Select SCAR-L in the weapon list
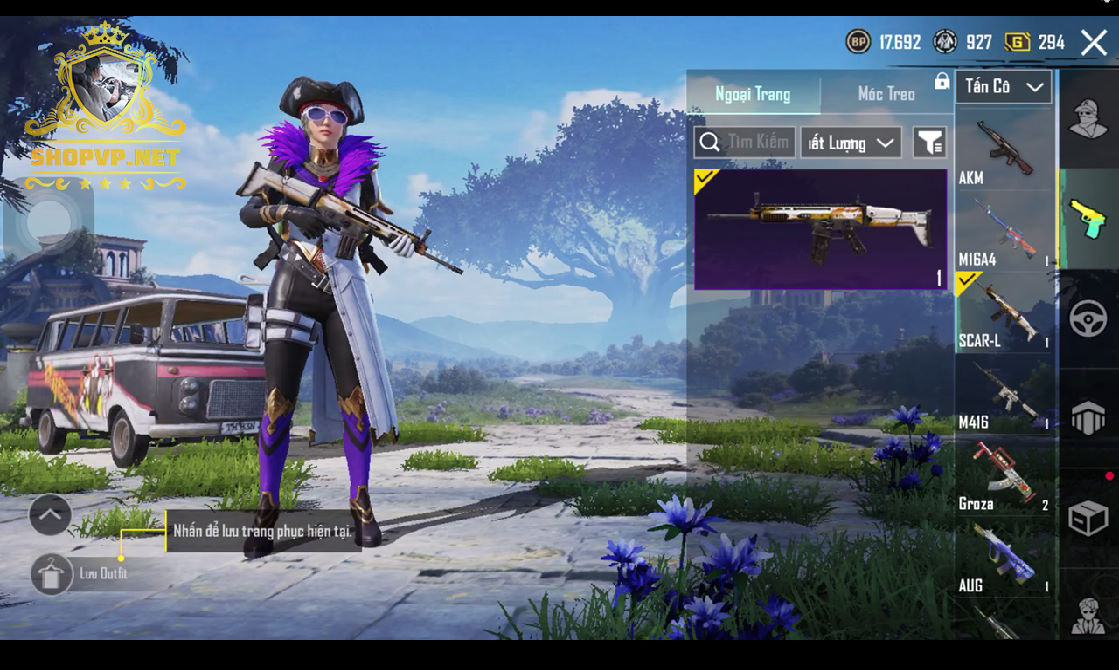 coord(1003,313)
